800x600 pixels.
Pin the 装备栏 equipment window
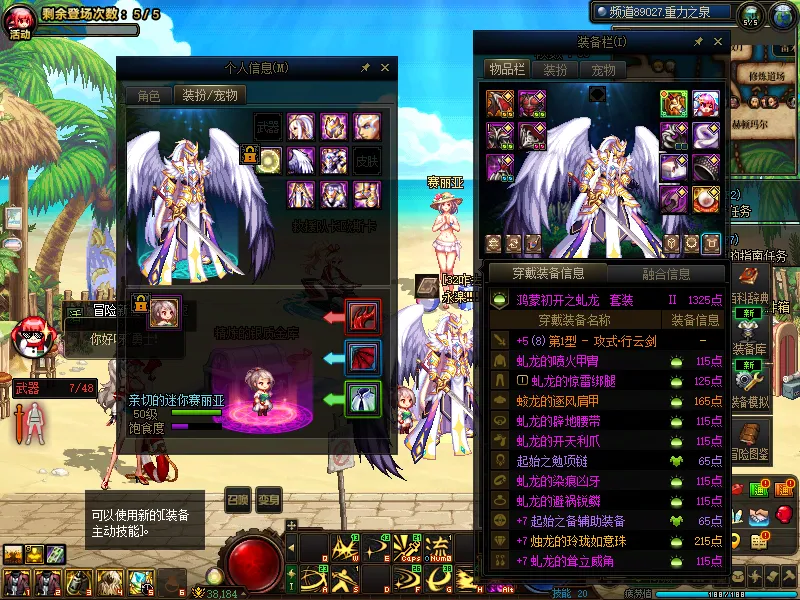coord(698,42)
